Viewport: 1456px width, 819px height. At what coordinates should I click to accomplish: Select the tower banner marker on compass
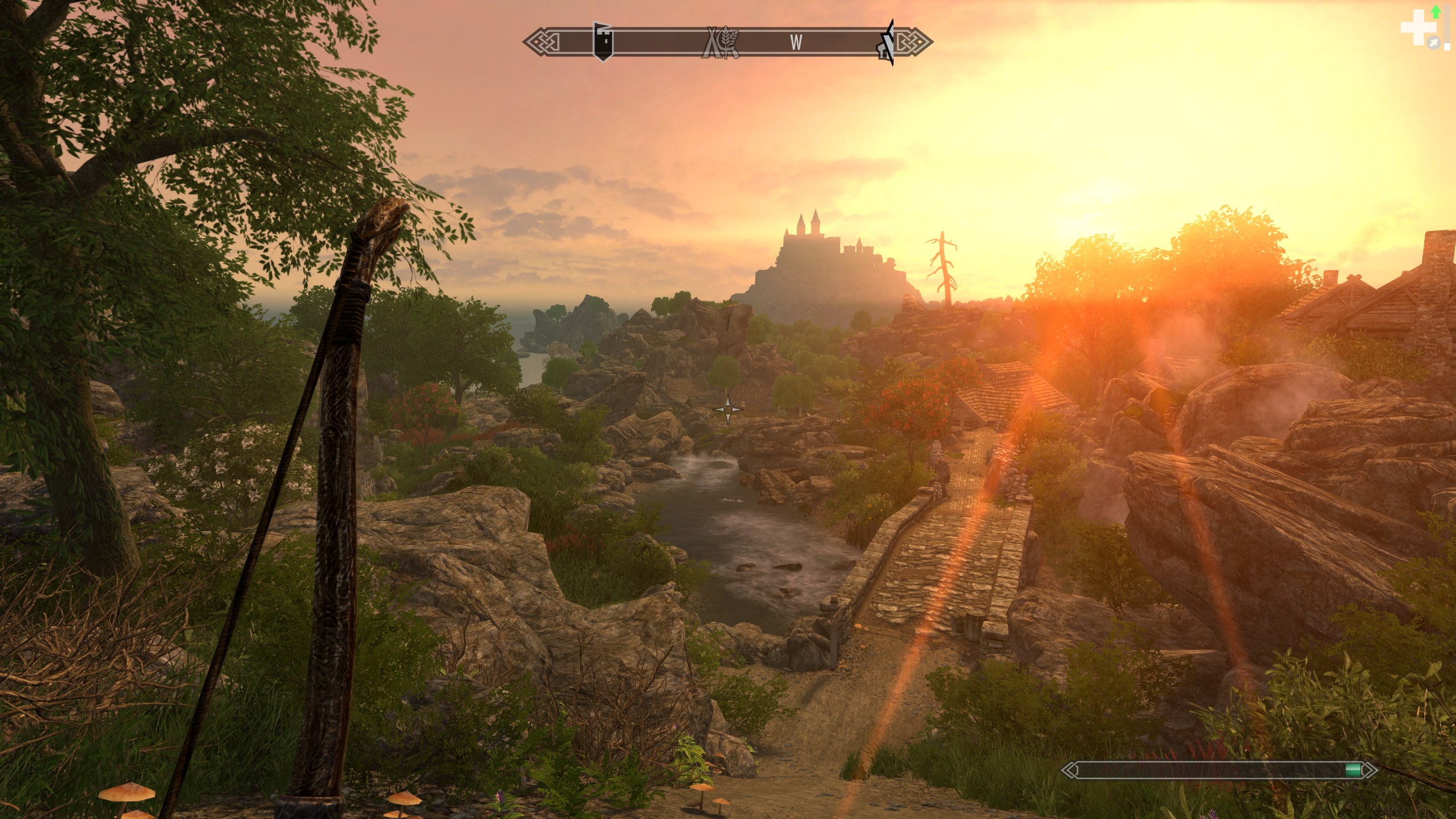603,42
